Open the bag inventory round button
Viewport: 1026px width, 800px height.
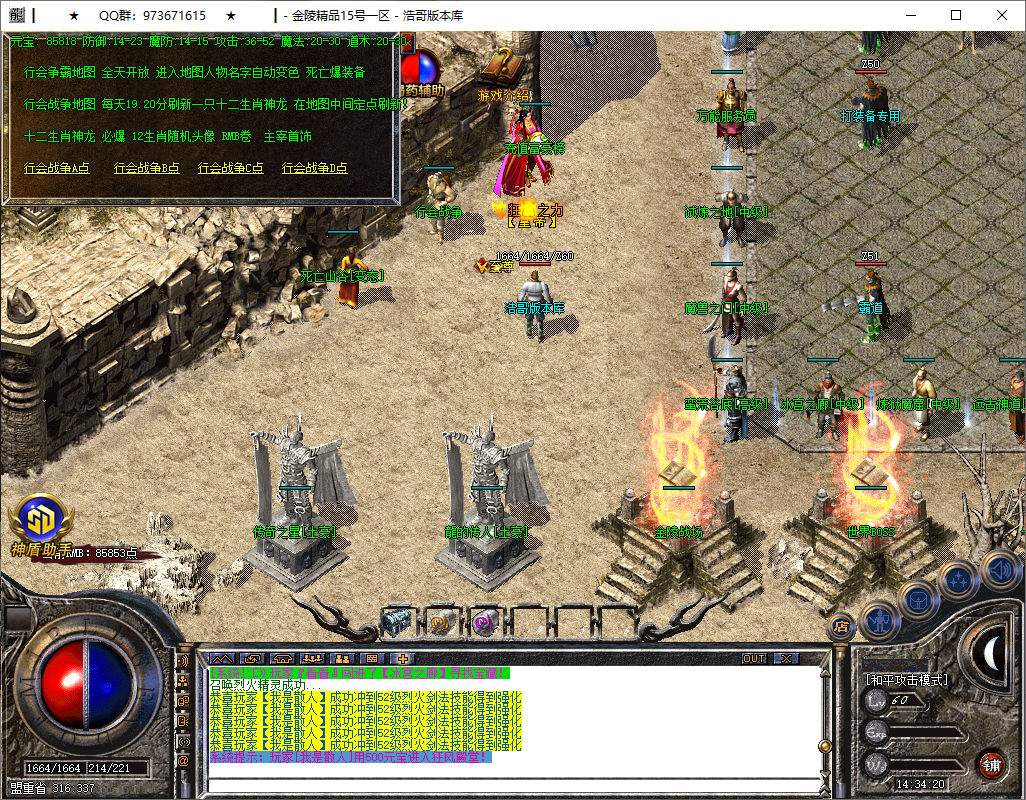[x=918, y=598]
